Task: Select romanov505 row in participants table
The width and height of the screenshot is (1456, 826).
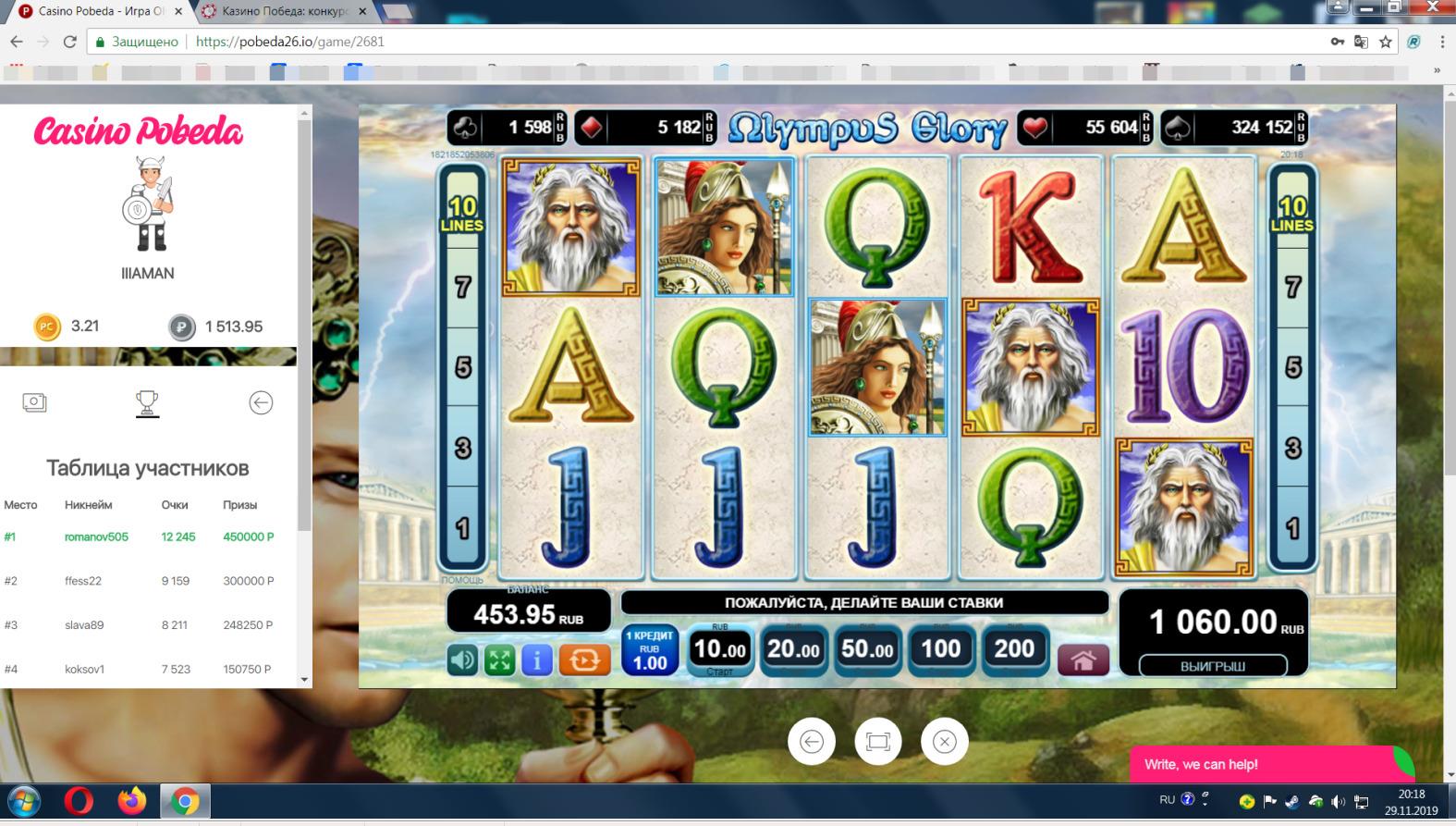Action: point(96,536)
